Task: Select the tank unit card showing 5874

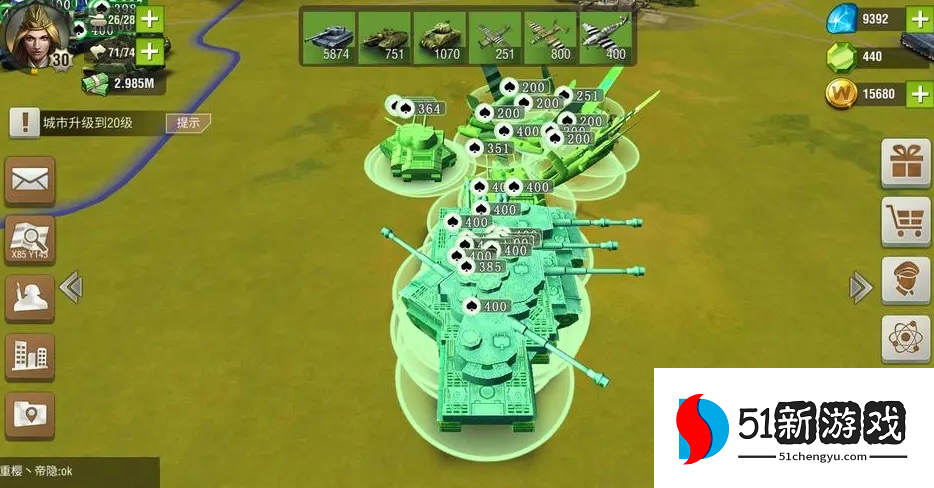Action: [329, 38]
